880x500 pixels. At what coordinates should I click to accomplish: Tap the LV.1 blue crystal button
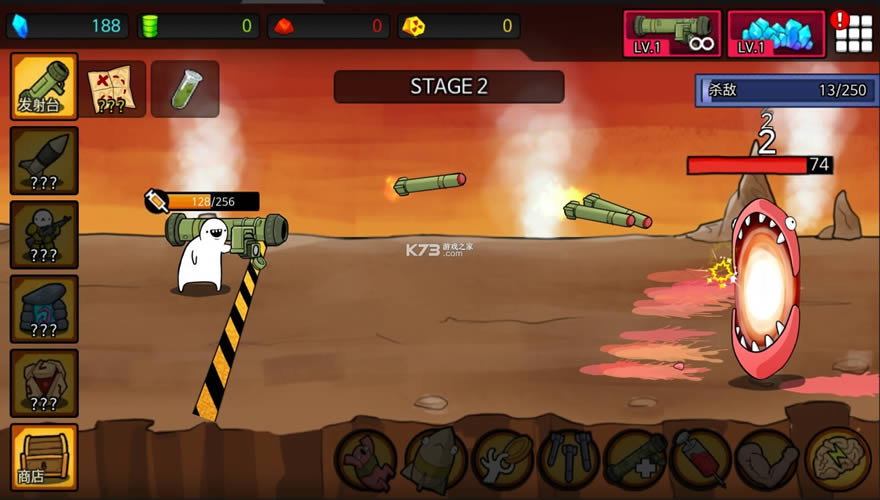tap(776, 34)
